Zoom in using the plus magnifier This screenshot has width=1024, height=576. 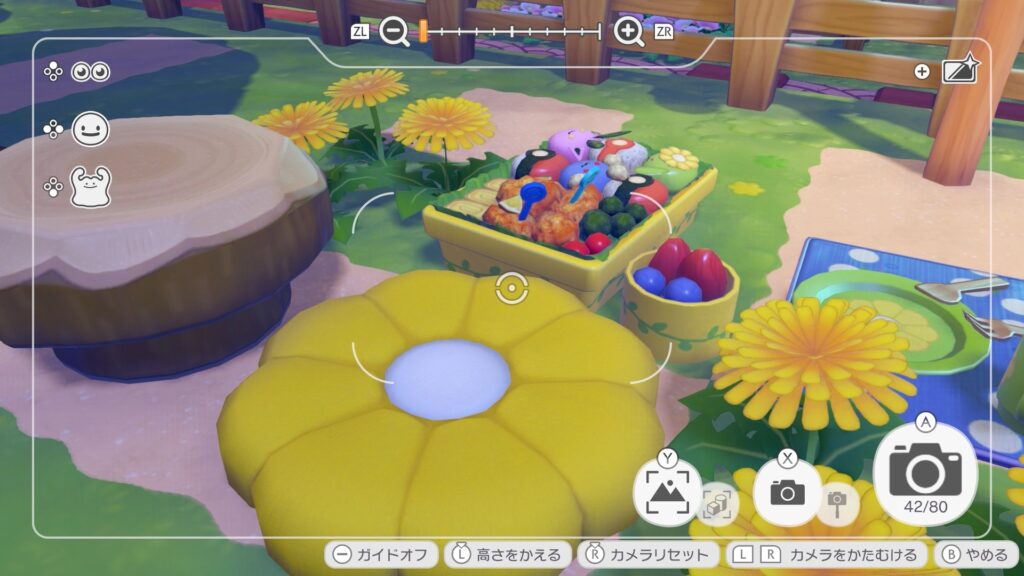(629, 32)
